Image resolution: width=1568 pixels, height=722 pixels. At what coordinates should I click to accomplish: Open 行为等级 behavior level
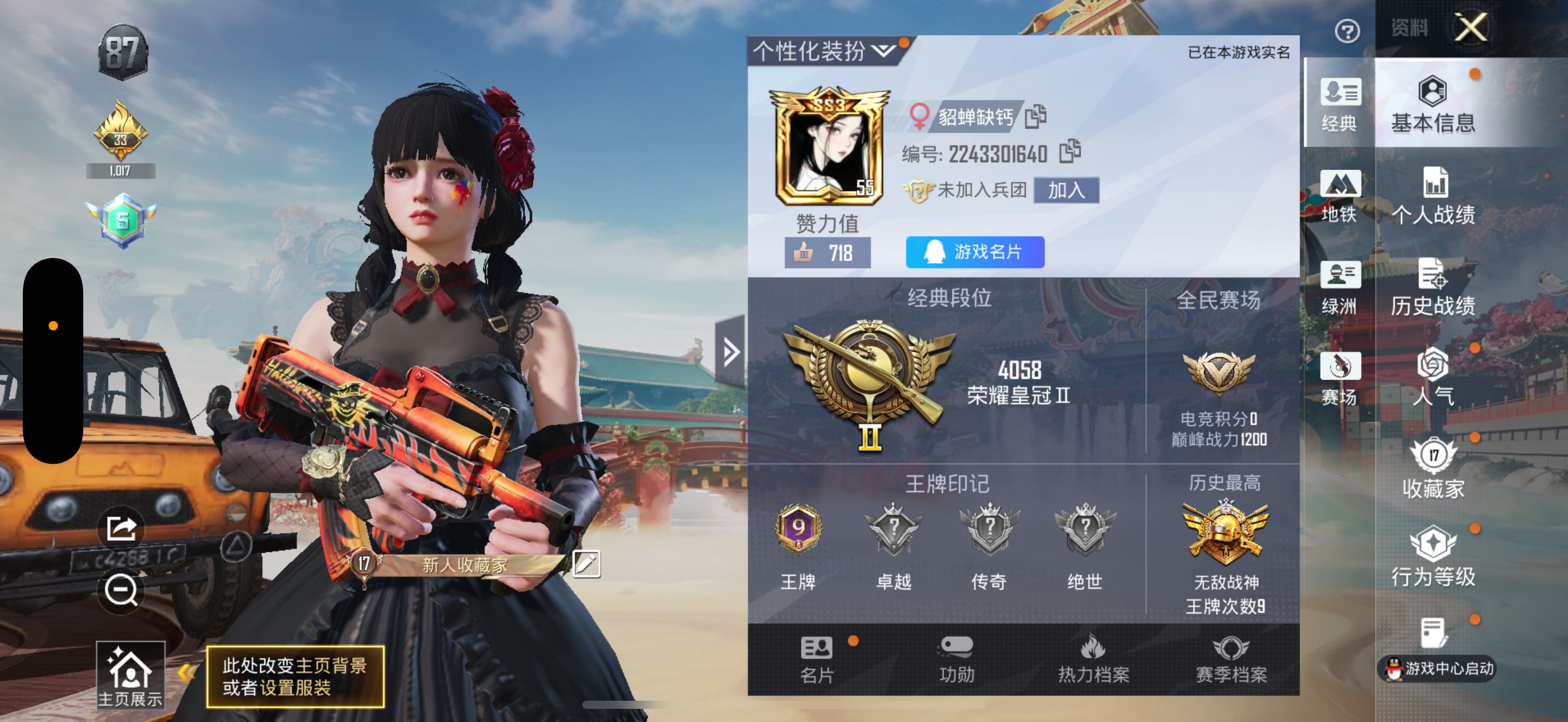tap(1433, 557)
